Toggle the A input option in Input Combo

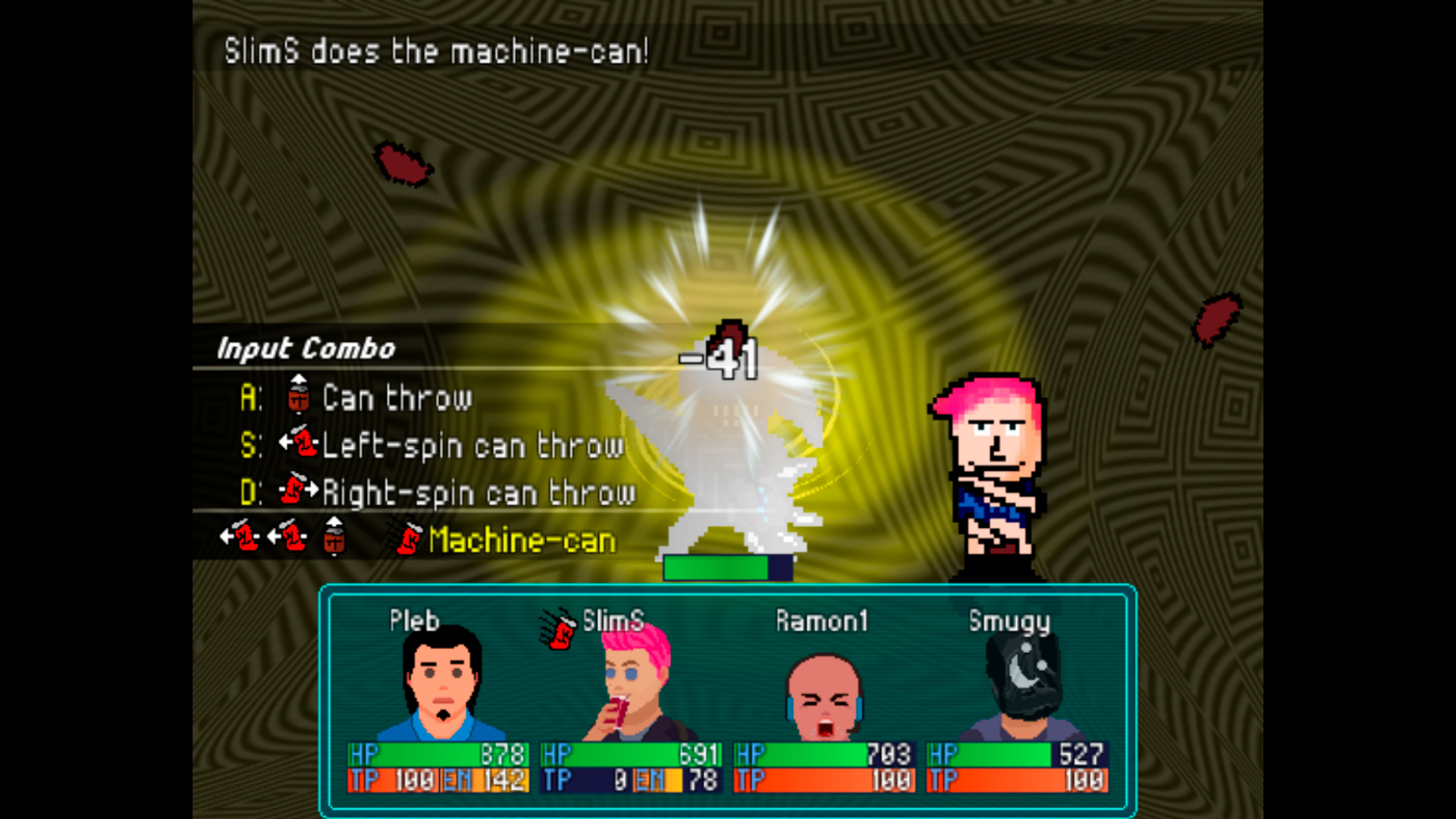[250, 397]
